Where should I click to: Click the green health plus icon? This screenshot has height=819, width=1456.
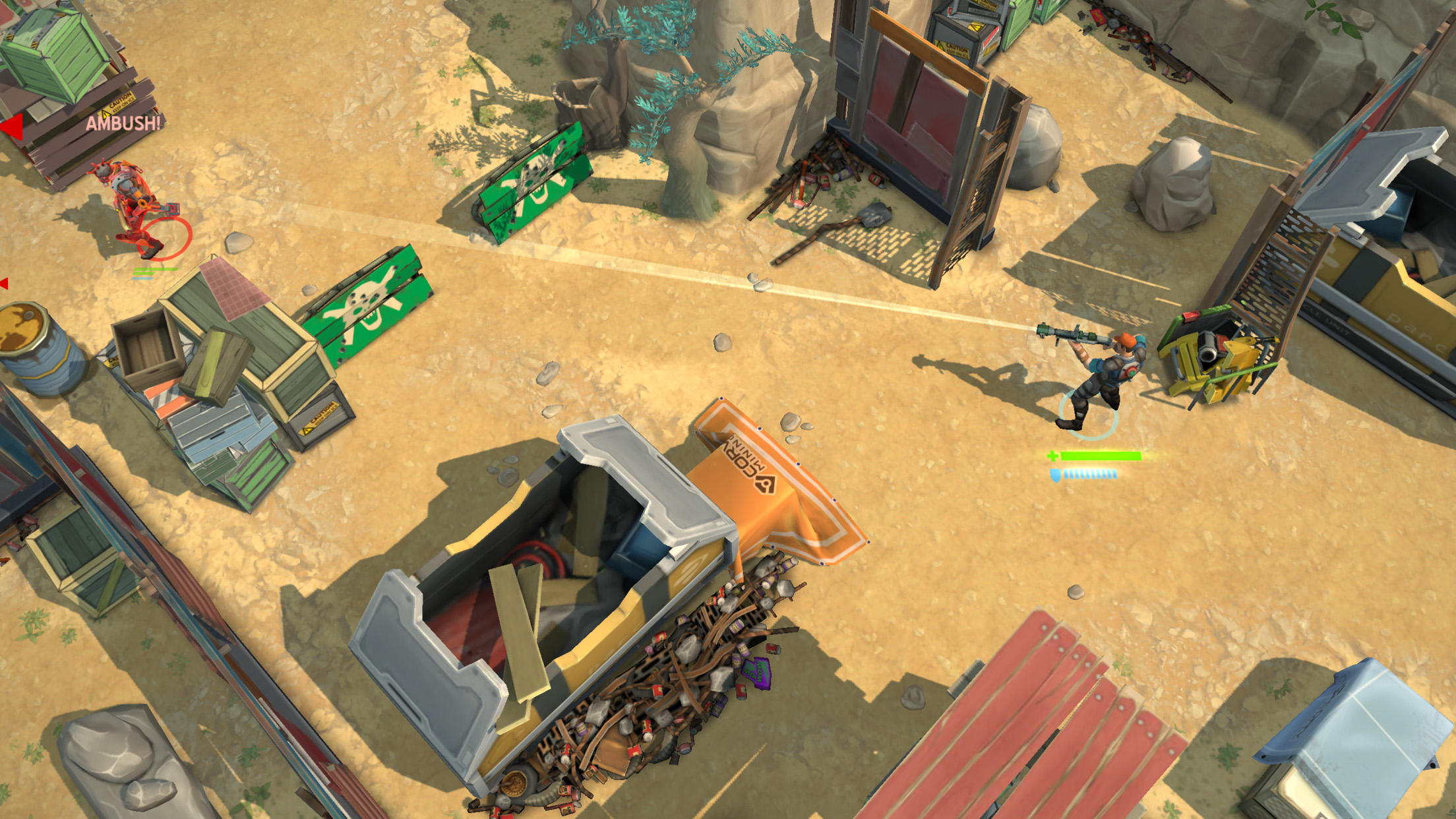pos(1052,456)
